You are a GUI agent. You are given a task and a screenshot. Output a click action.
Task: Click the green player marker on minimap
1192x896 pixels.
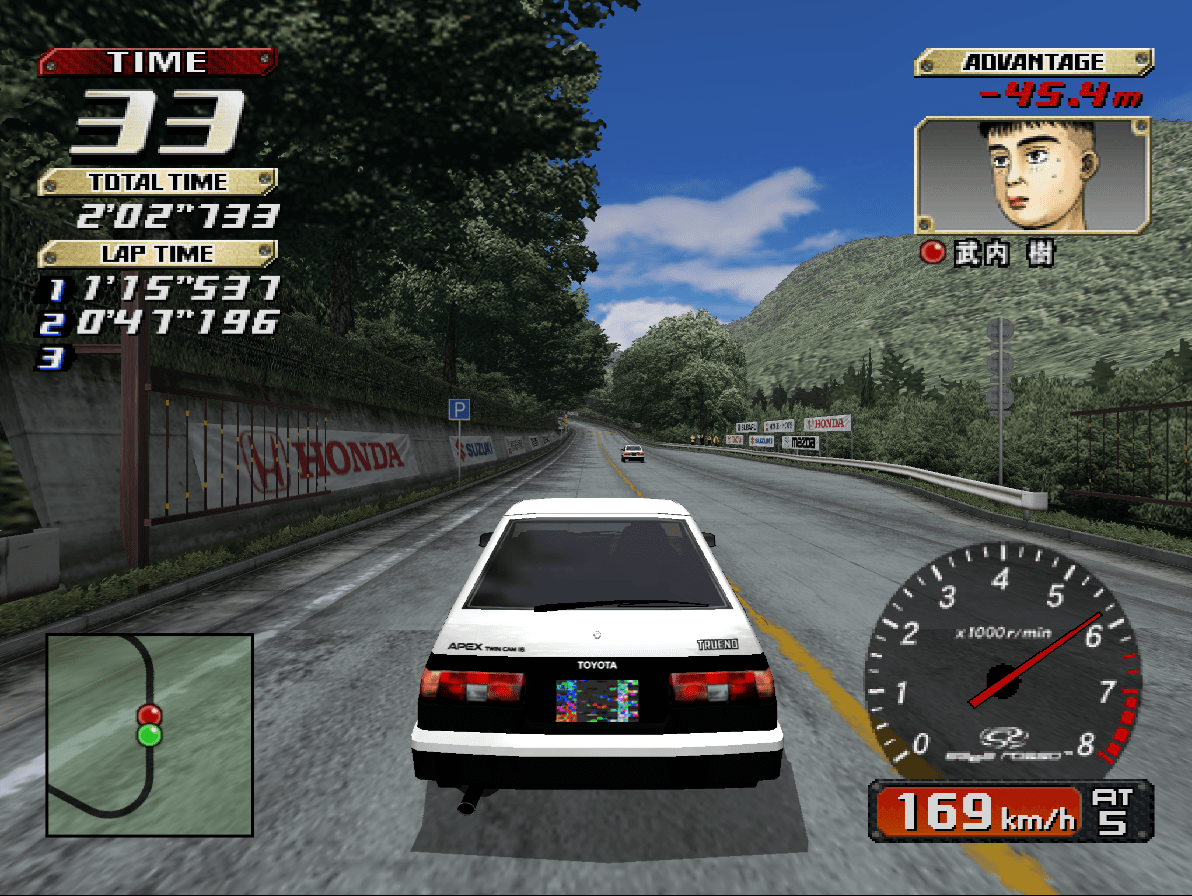149,736
